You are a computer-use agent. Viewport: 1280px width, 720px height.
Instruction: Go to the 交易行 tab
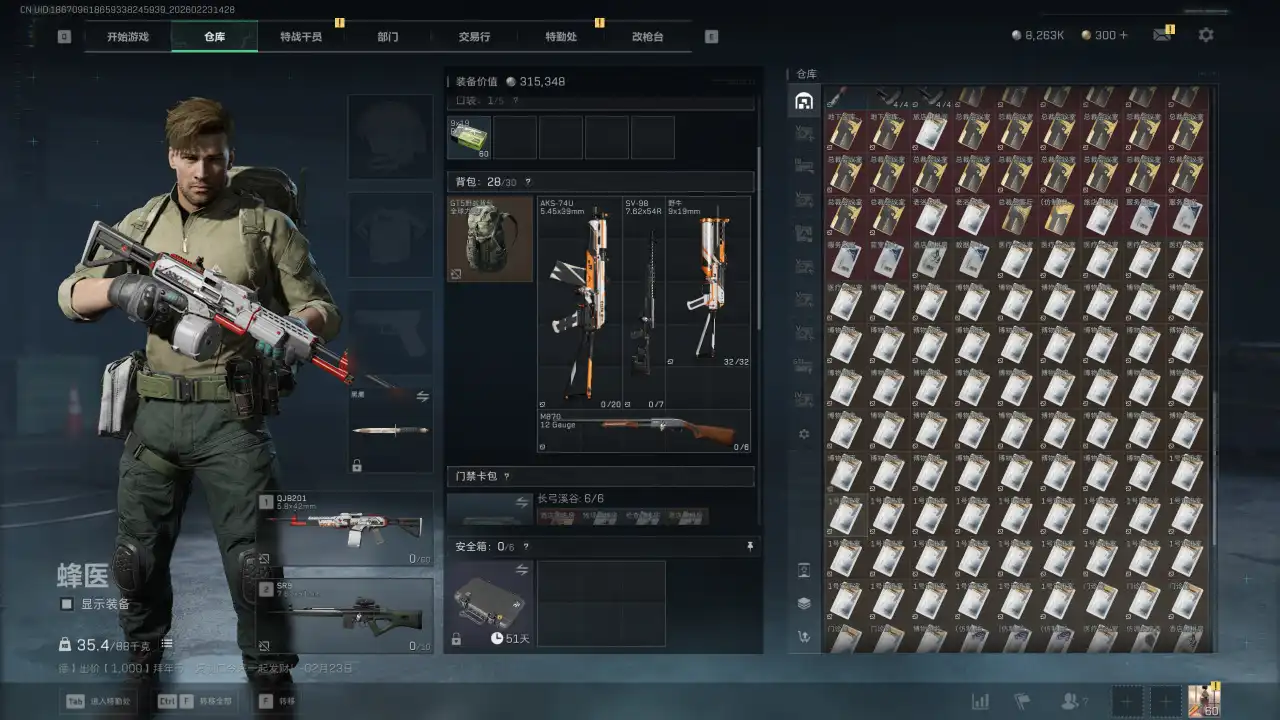click(x=474, y=37)
